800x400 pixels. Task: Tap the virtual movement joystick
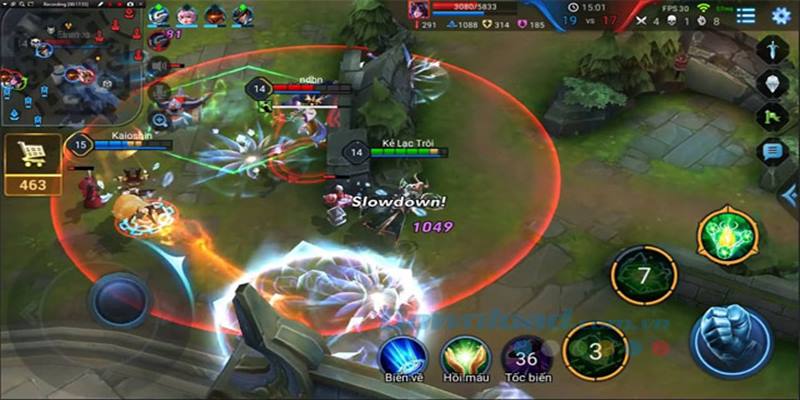120,299
